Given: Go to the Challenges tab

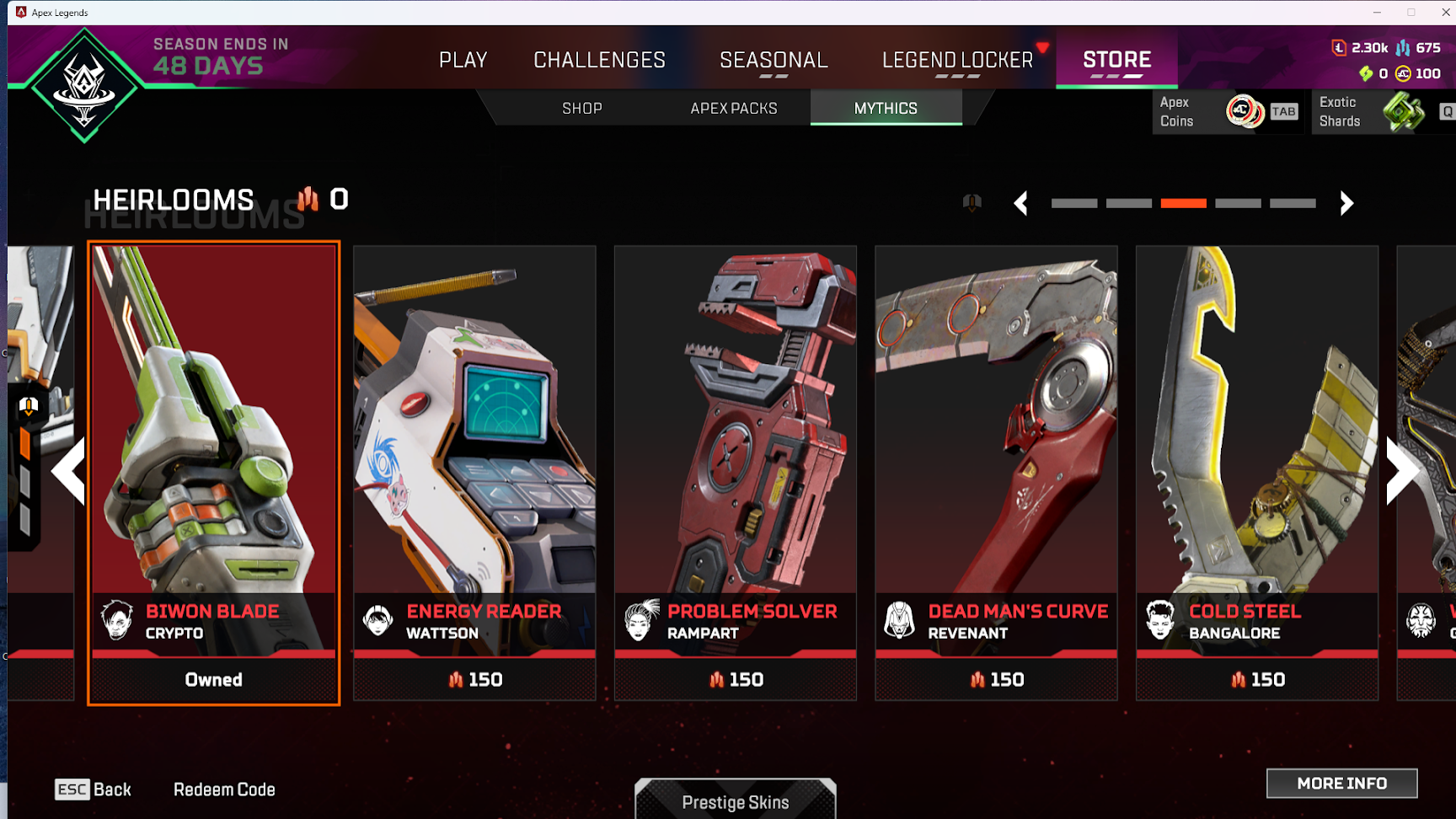Looking at the screenshot, I should click(599, 60).
